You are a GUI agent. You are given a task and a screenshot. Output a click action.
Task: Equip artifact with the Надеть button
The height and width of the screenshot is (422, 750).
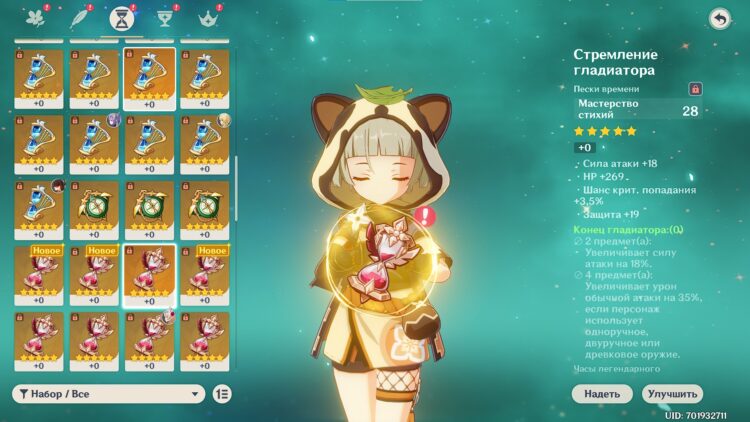coord(602,394)
